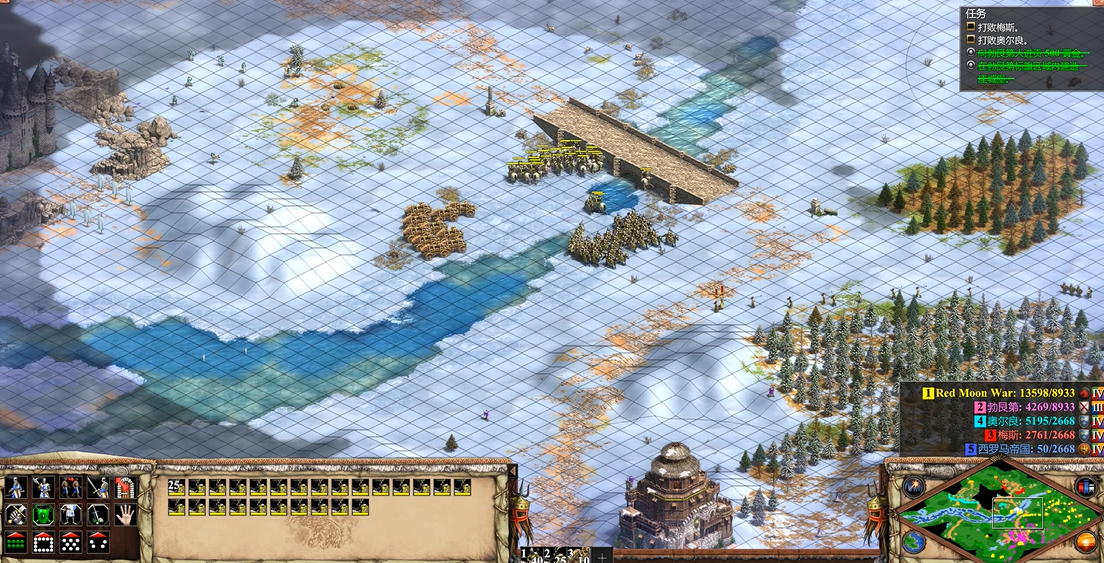This screenshot has width=1104, height=563.
Task: Toggle the globe minimap mode button
Action: click(x=913, y=542)
